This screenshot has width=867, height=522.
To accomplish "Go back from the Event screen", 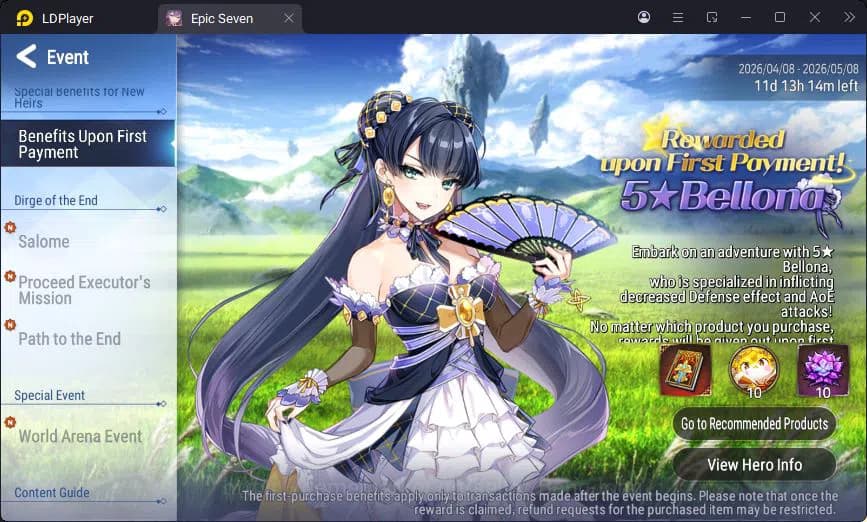I will pos(27,57).
